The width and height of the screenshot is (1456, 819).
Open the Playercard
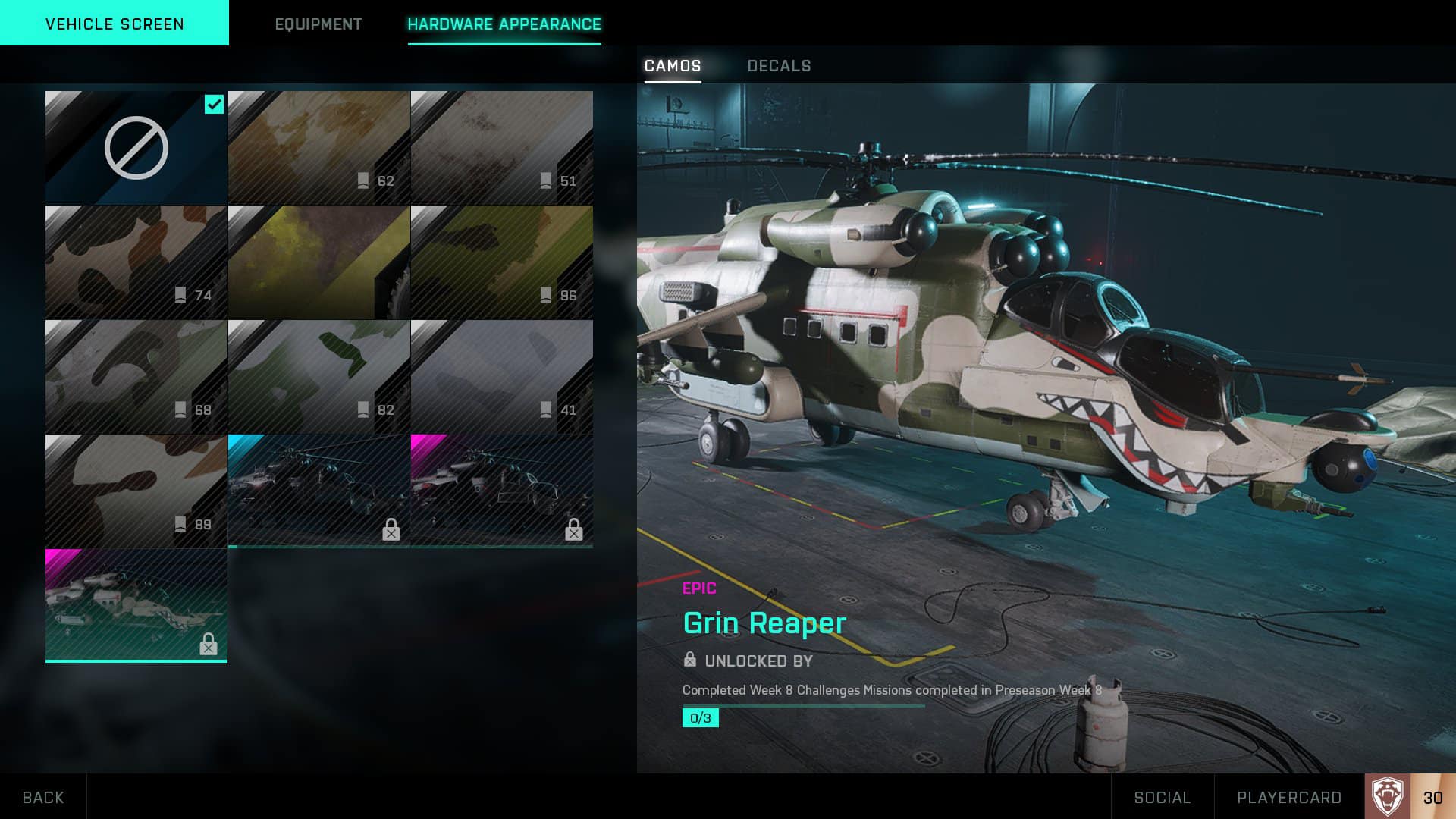[x=1288, y=797]
